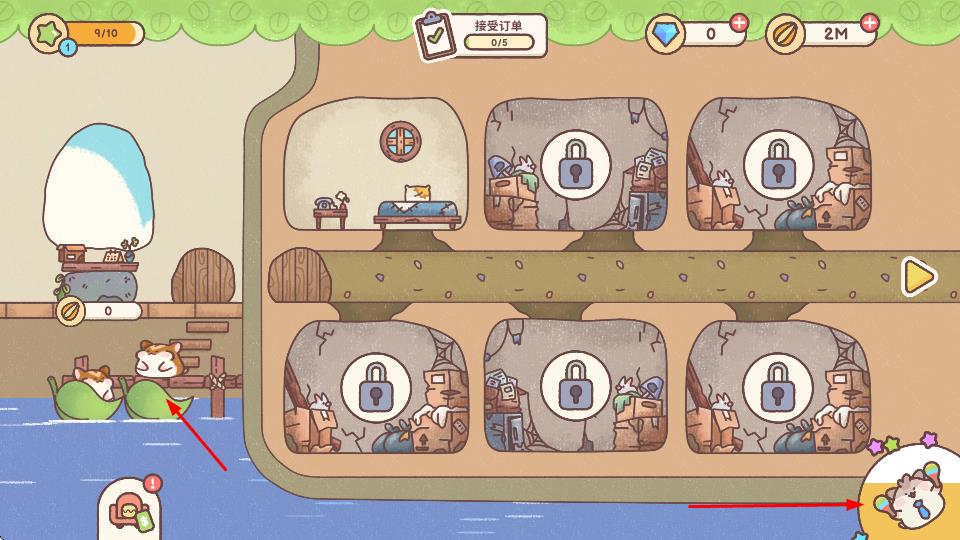
Task: Add more diamonds with the plus button
Action: (739, 22)
